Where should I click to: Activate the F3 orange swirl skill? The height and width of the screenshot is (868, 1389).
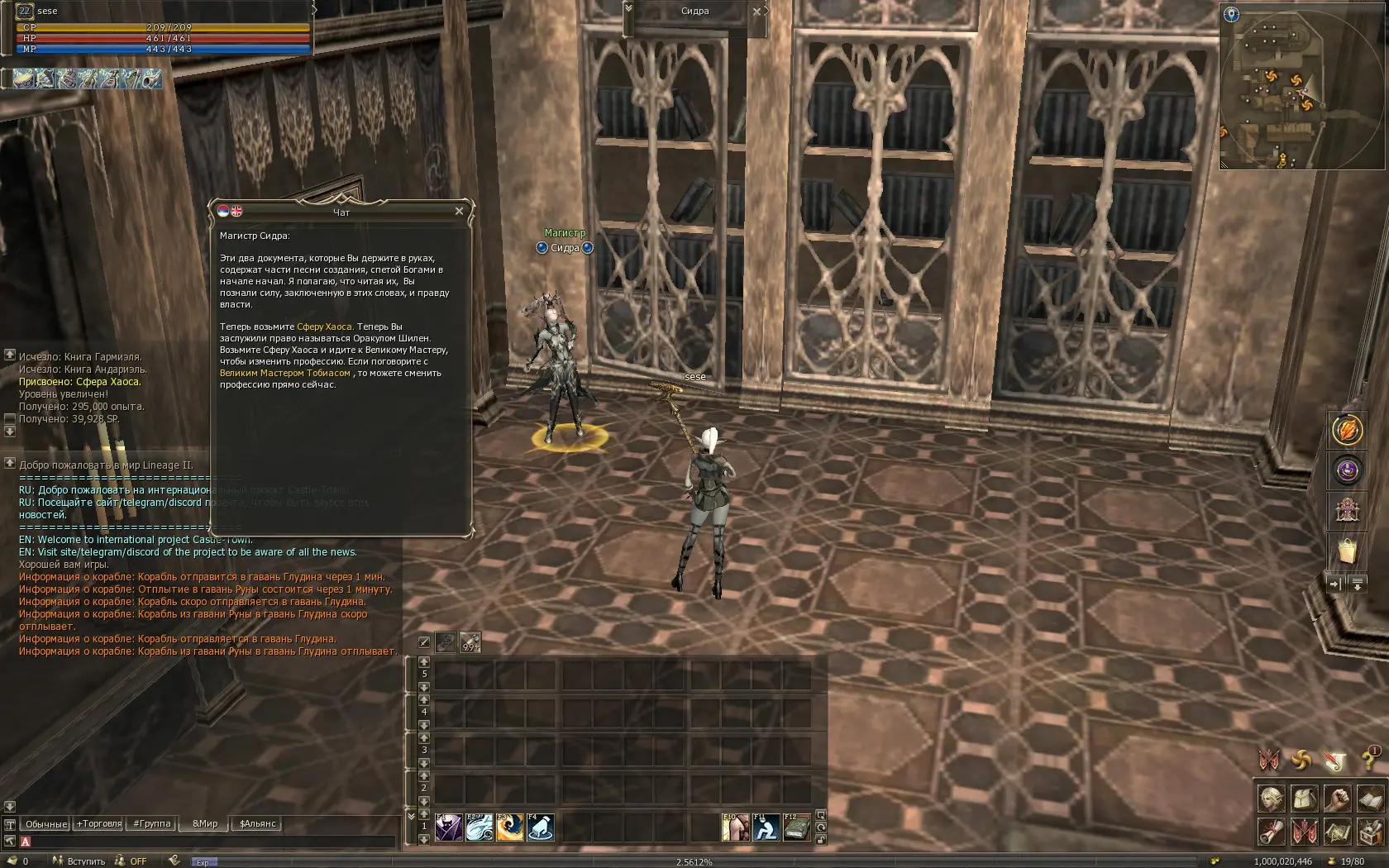point(509,827)
